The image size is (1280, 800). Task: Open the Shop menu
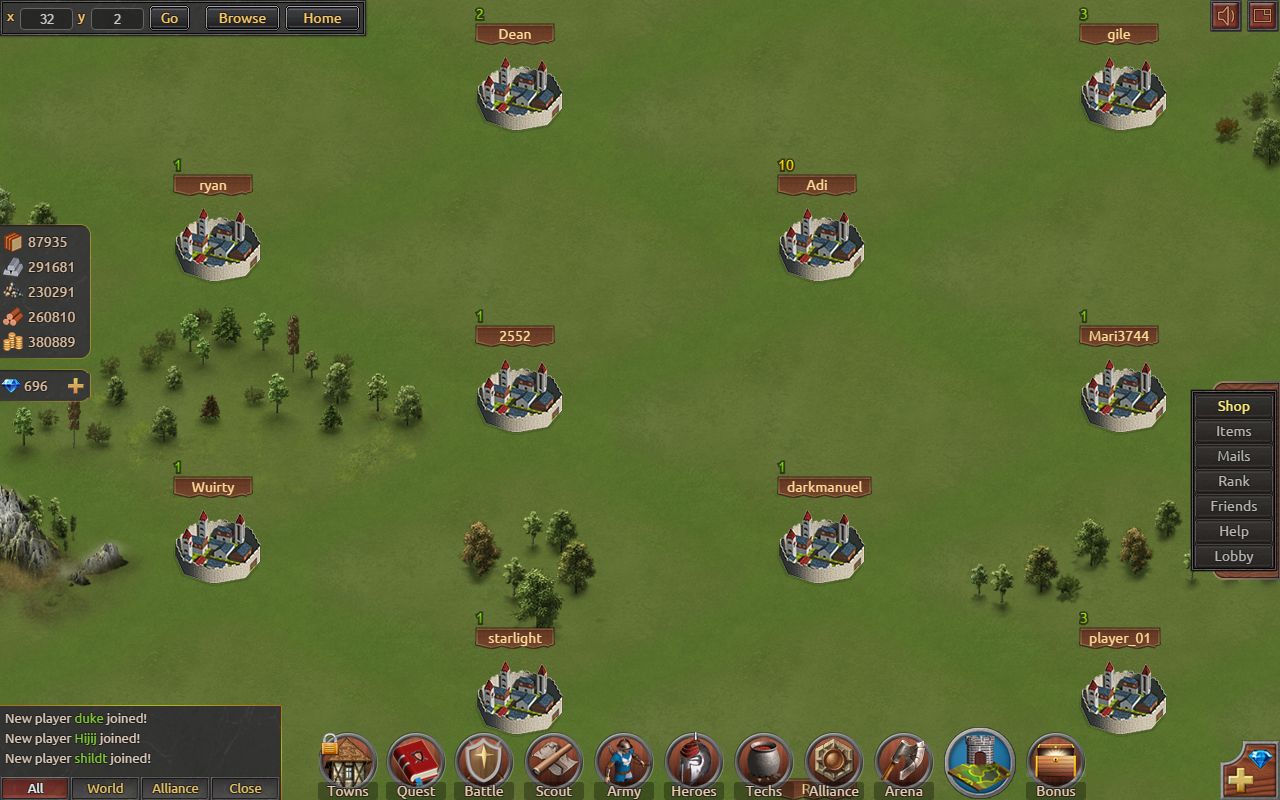(1233, 406)
